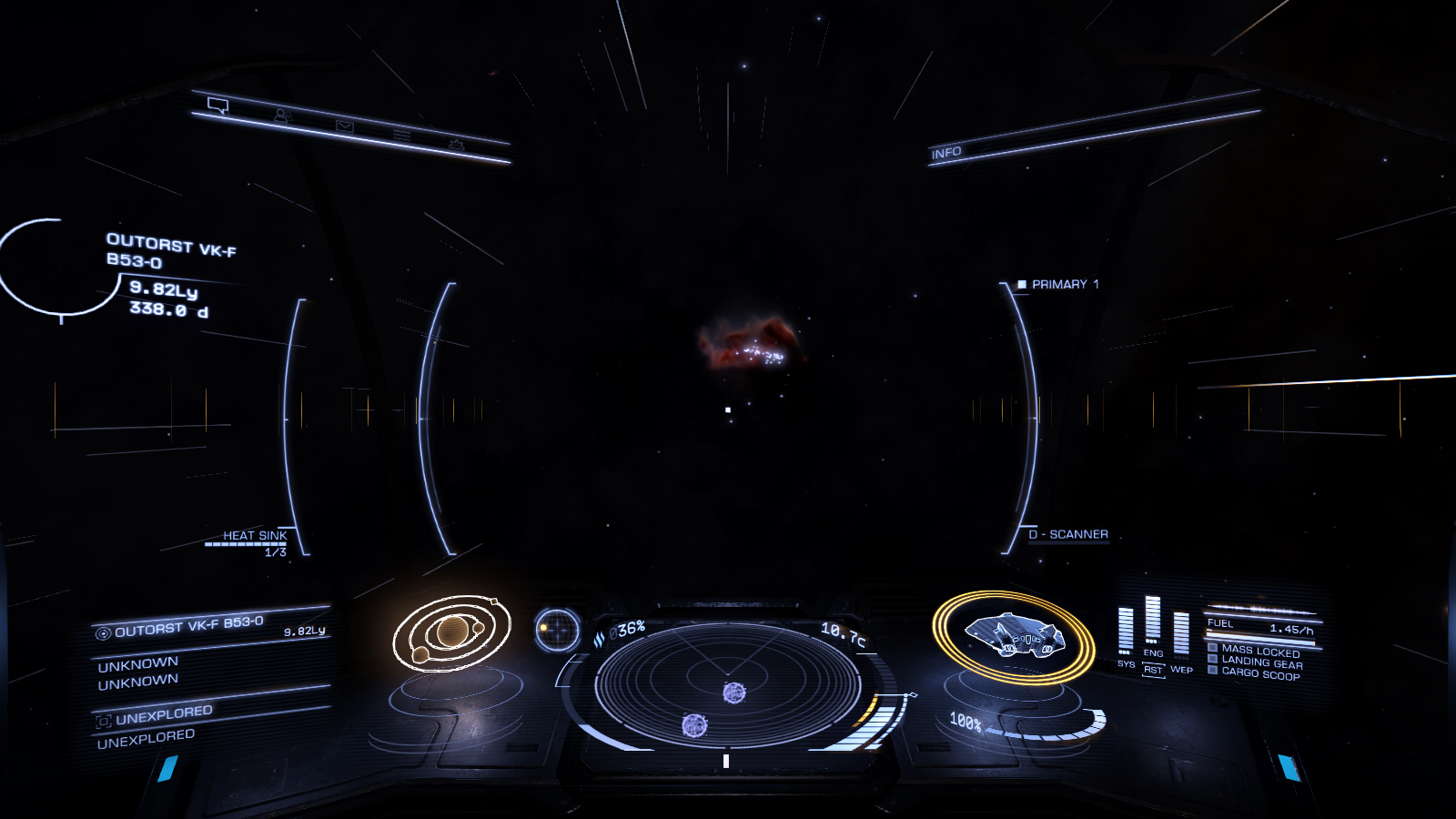Open the comms settings gear tab
The image size is (1456, 819).
pos(456,145)
